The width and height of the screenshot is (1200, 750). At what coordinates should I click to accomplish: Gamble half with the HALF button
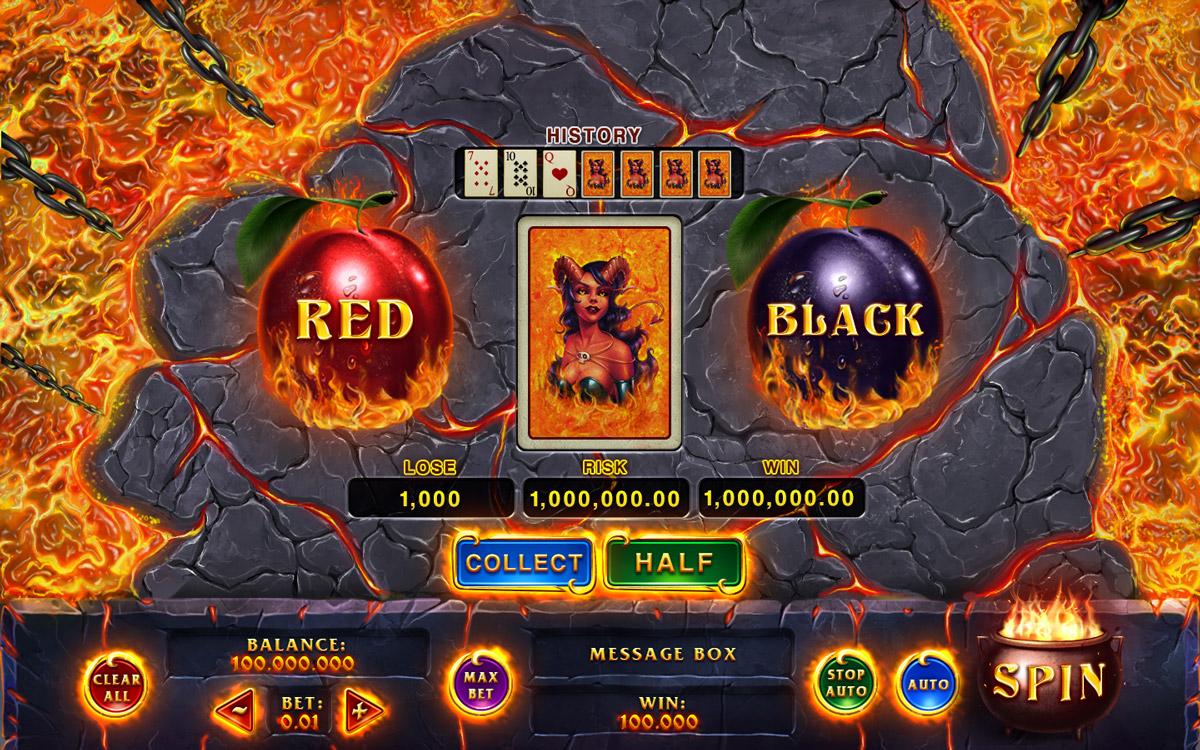675,564
